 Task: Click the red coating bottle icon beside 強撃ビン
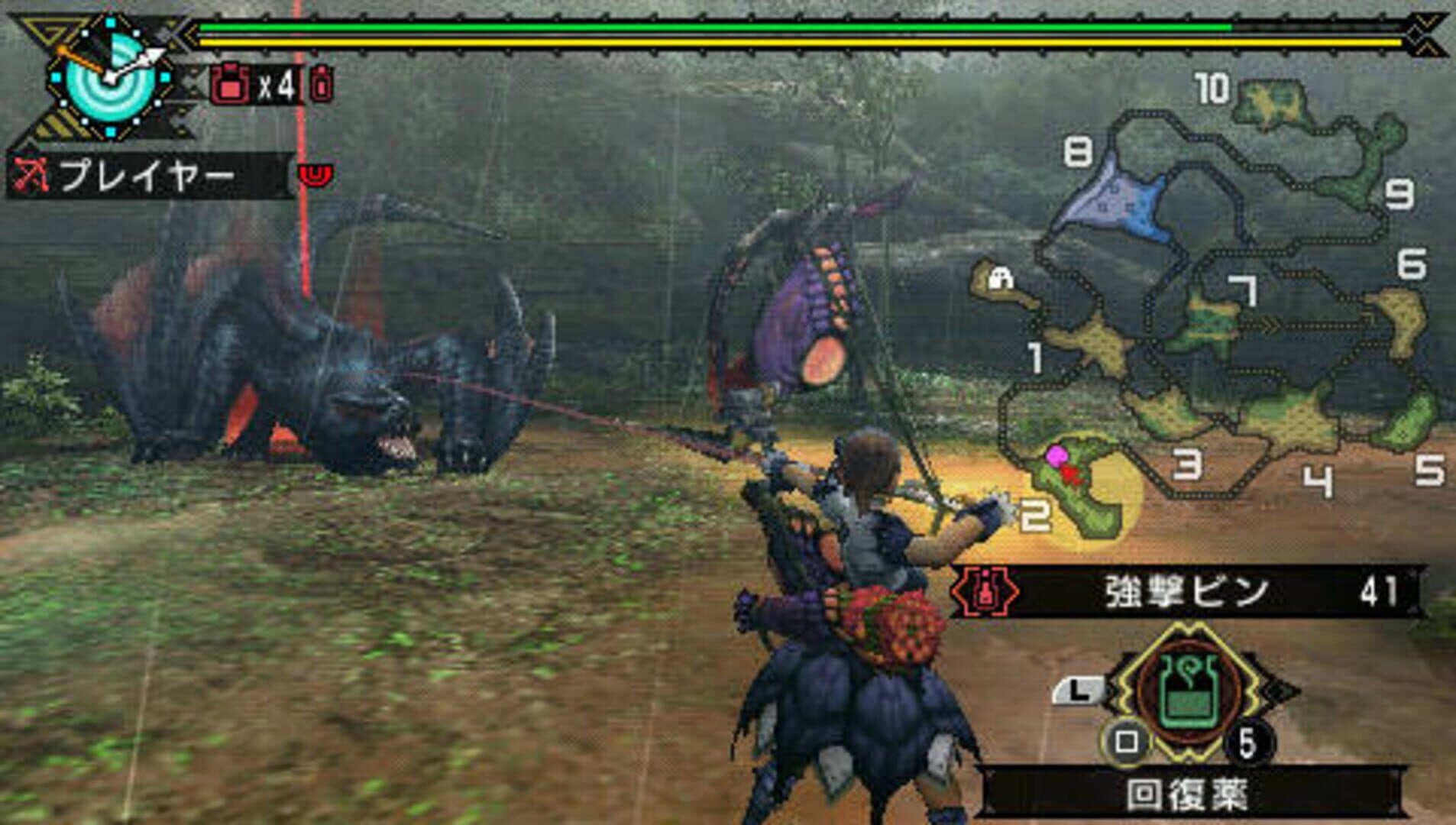pos(987,592)
